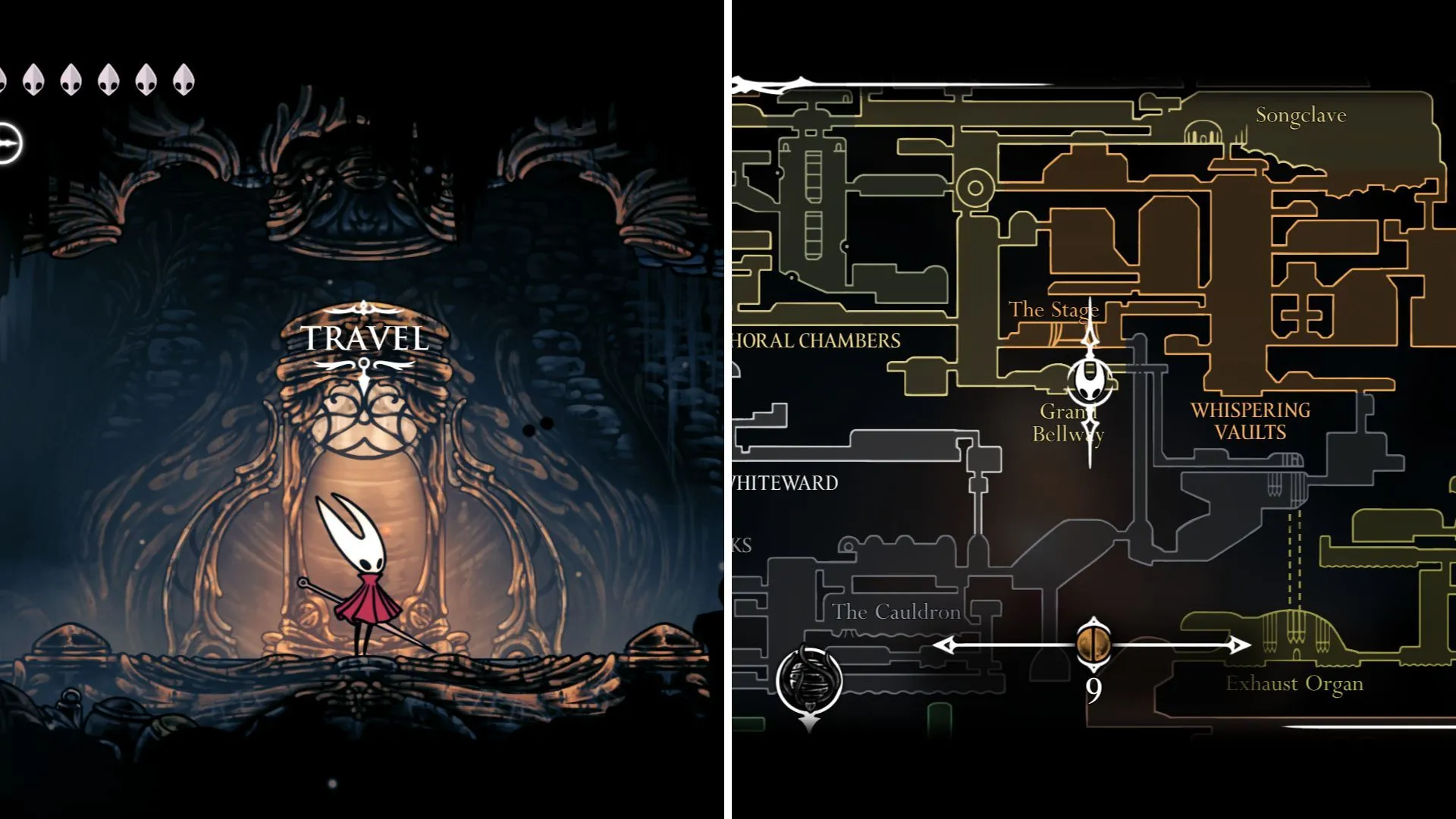The image size is (1456, 819).
Task: Select the Whispering Vaults region label
Action: 1250,421
